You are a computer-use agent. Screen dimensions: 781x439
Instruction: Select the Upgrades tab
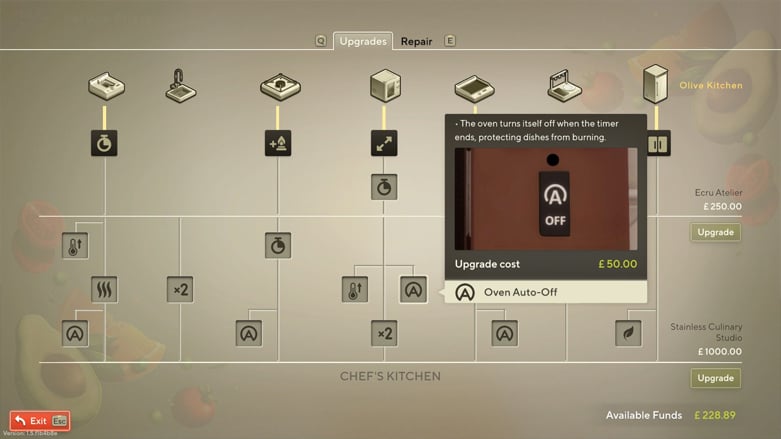click(x=362, y=42)
